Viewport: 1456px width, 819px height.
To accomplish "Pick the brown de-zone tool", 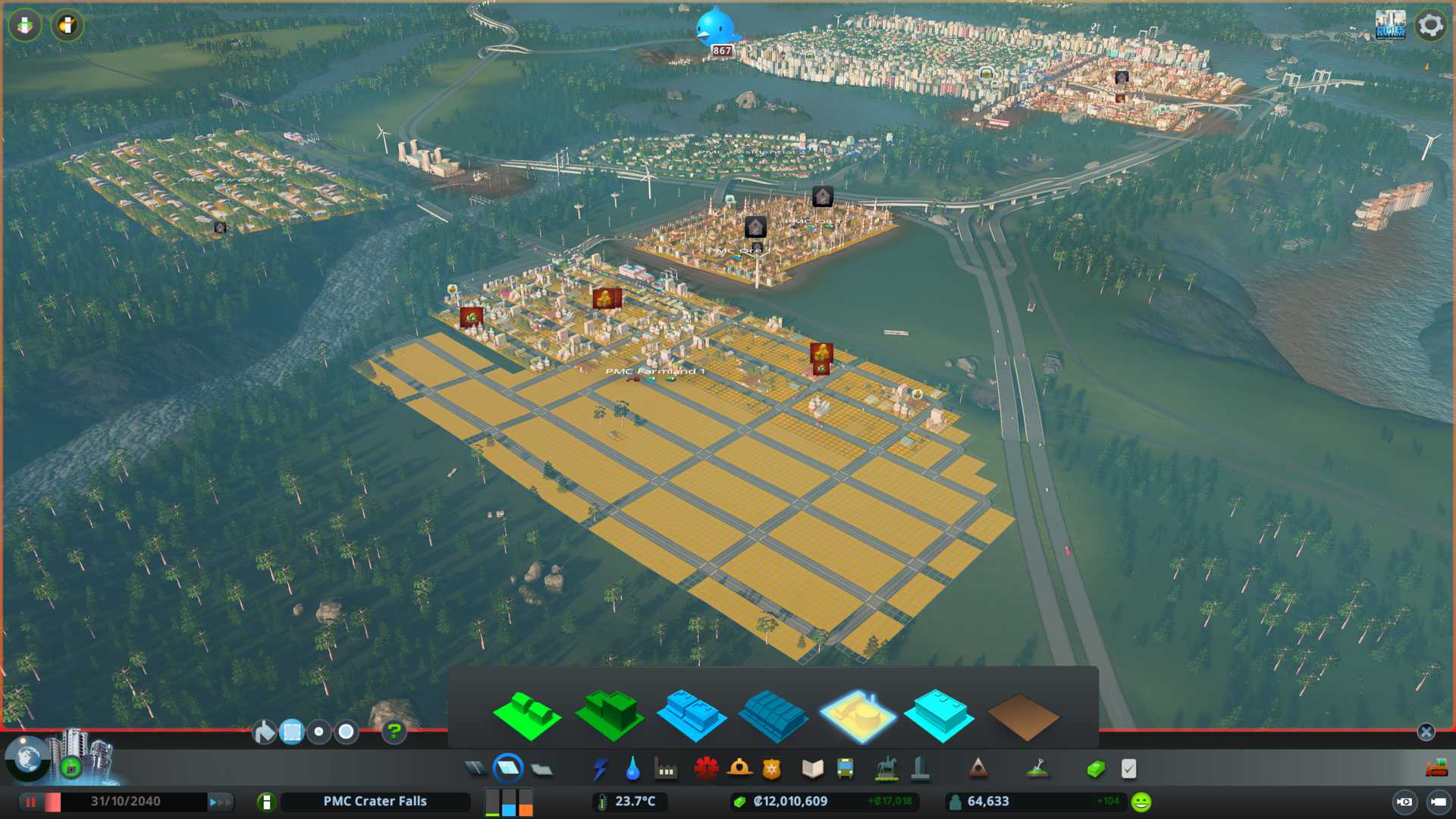I will (1022, 716).
